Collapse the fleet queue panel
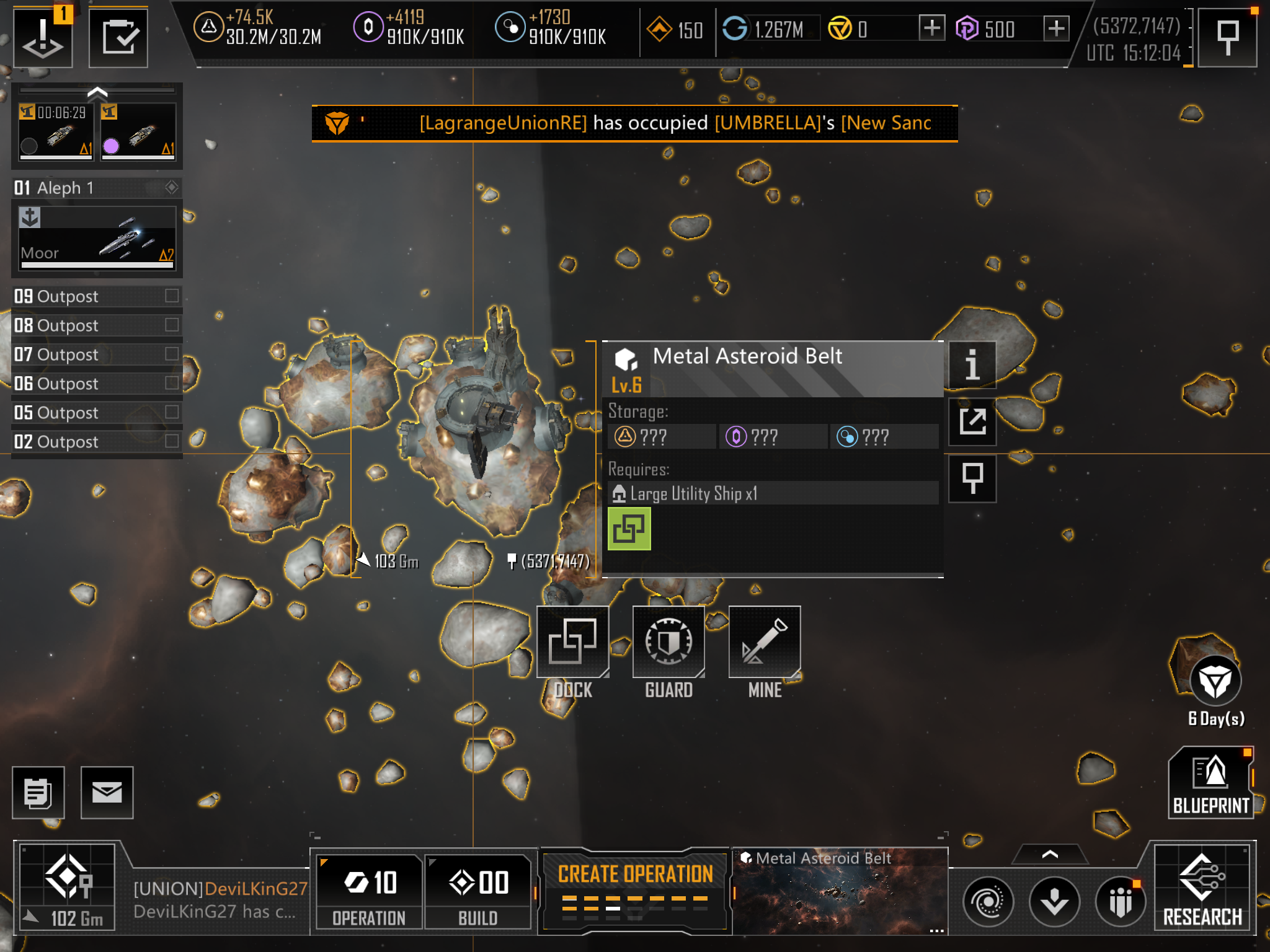1270x952 pixels. pyautogui.click(x=97, y=93)
